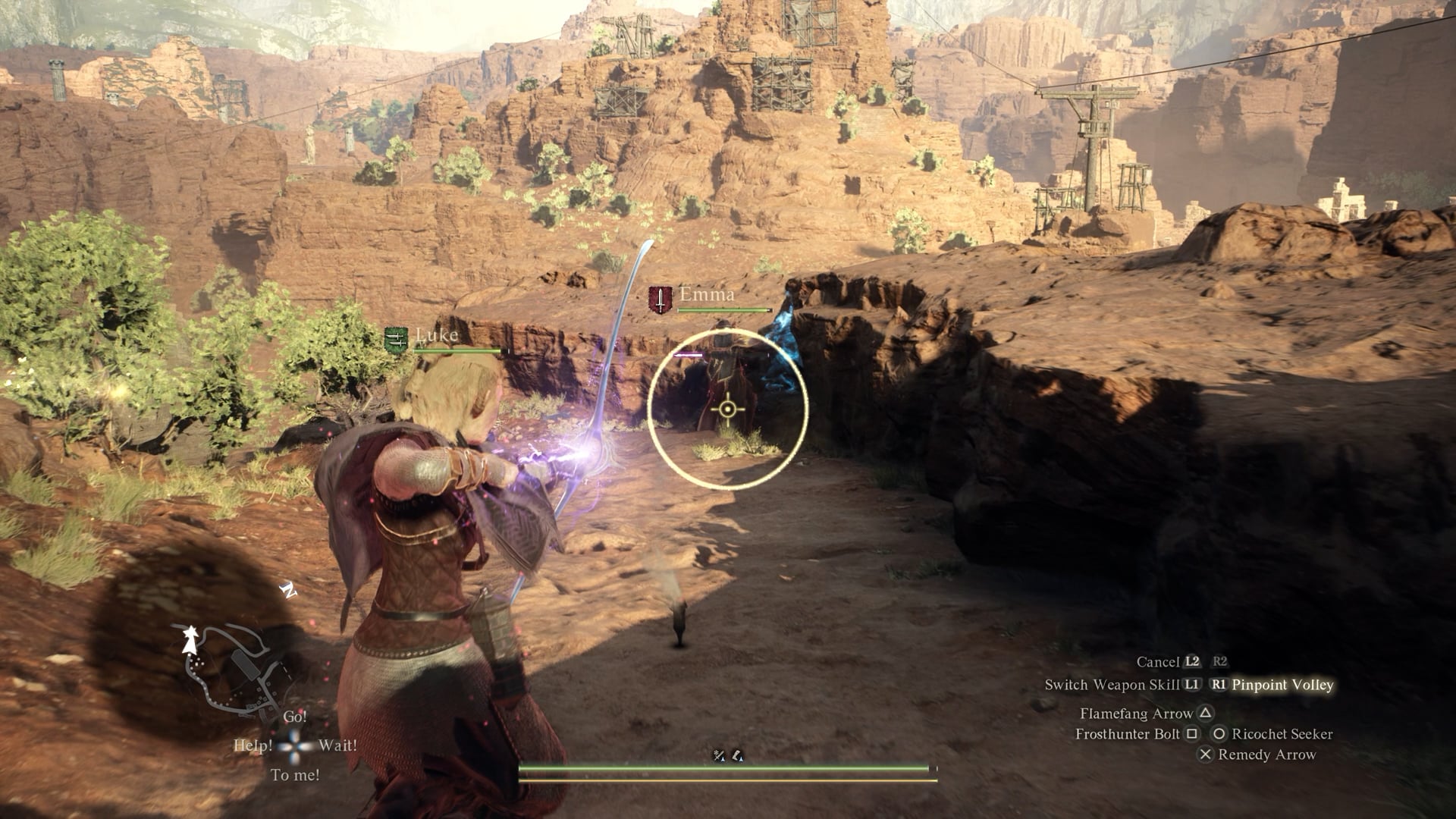
Task: Select the "Go!" pawn command
Action: coord(295,717)
